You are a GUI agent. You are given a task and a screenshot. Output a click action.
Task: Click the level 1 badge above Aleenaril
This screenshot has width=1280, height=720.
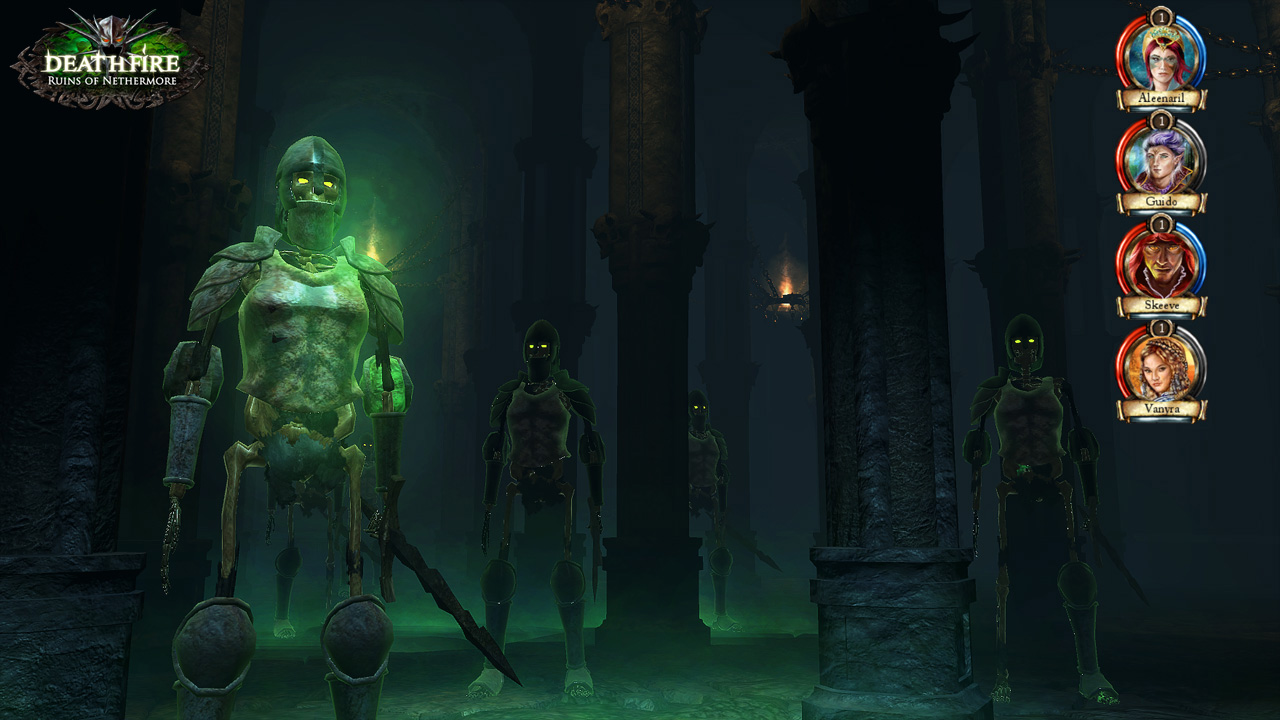[1160, 18]
